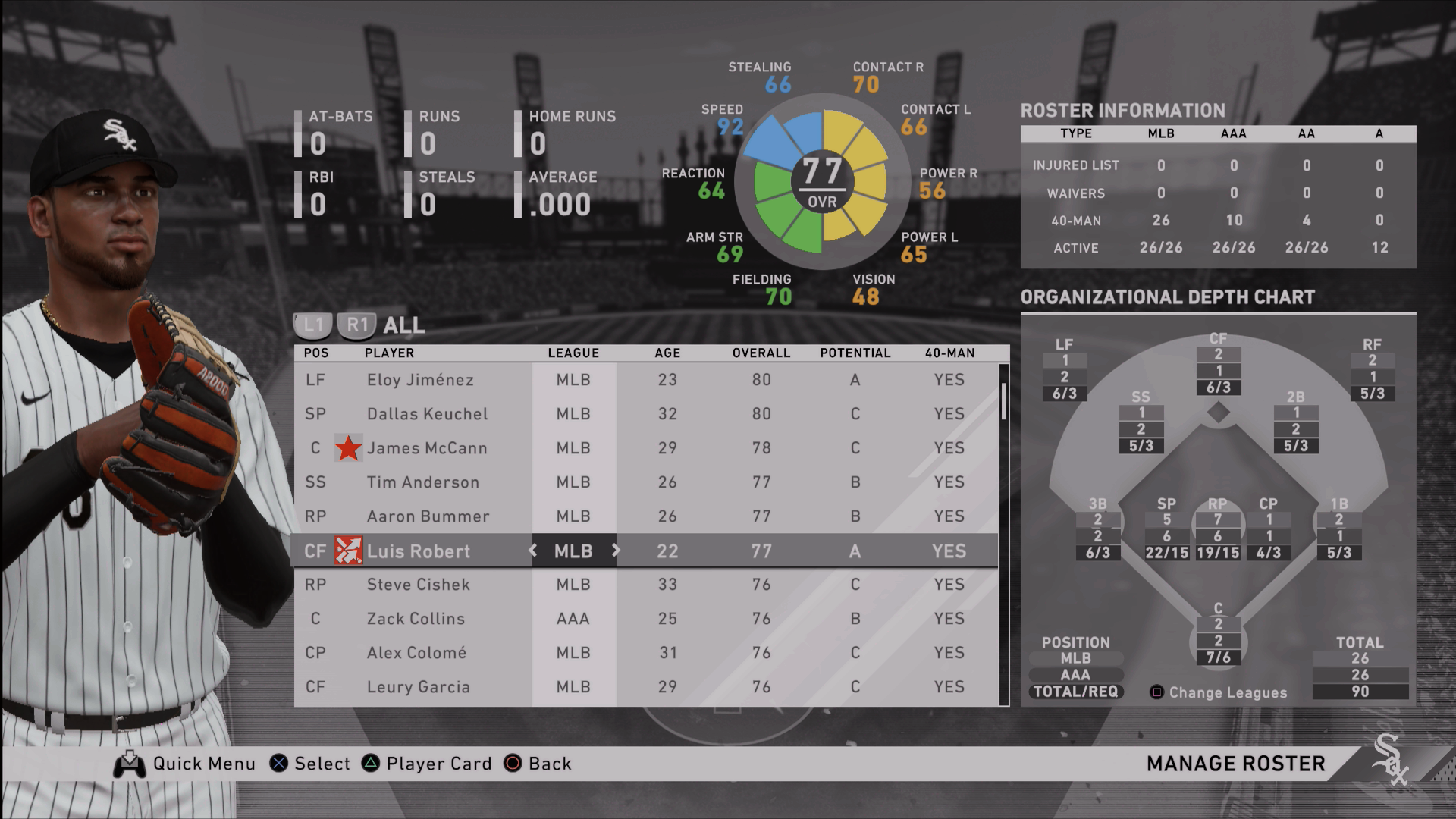
Task: Click the roster list scrollbar
Action: pyautogui.click(x=1004, y=402)
